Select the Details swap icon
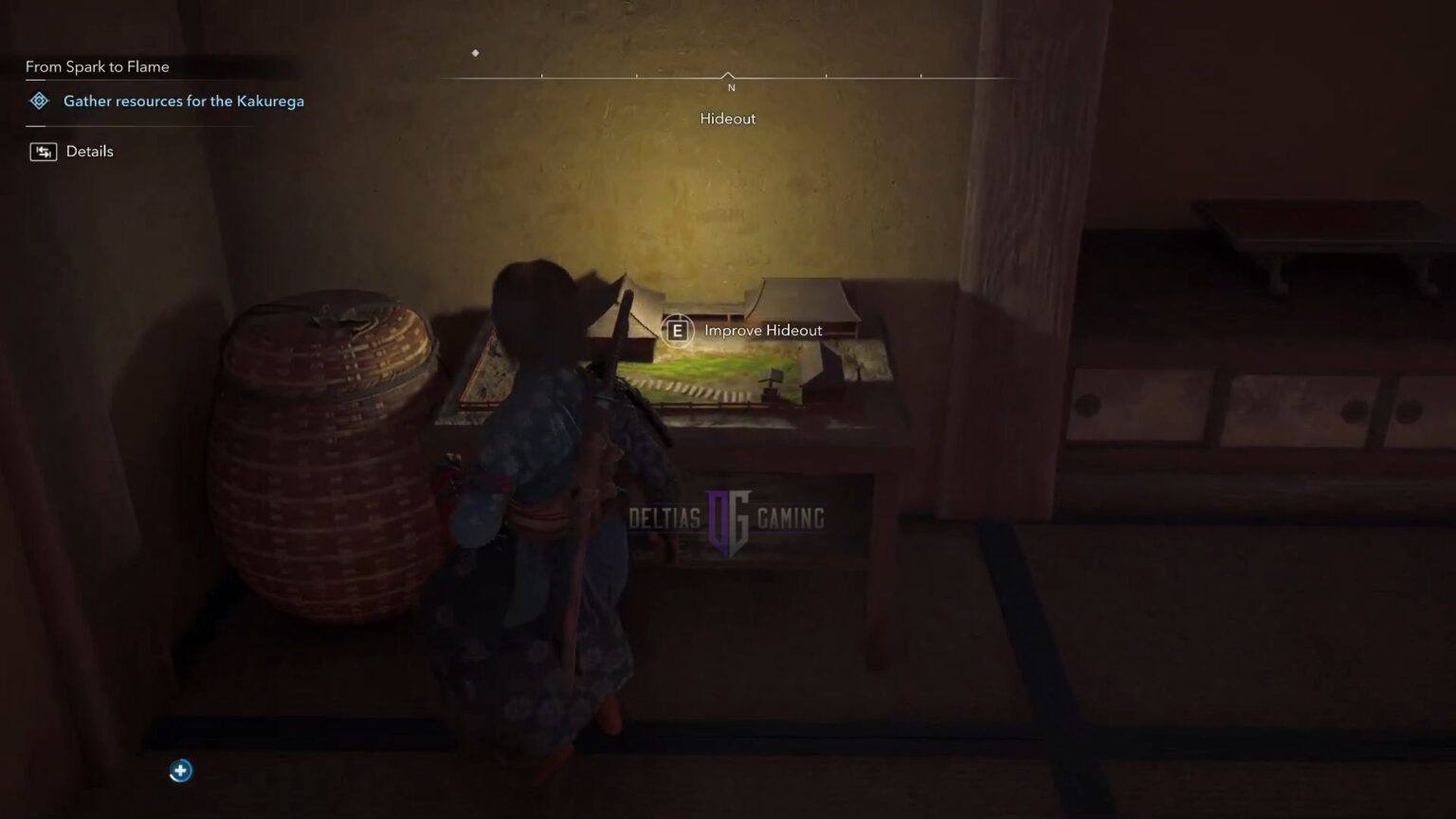 43,151
